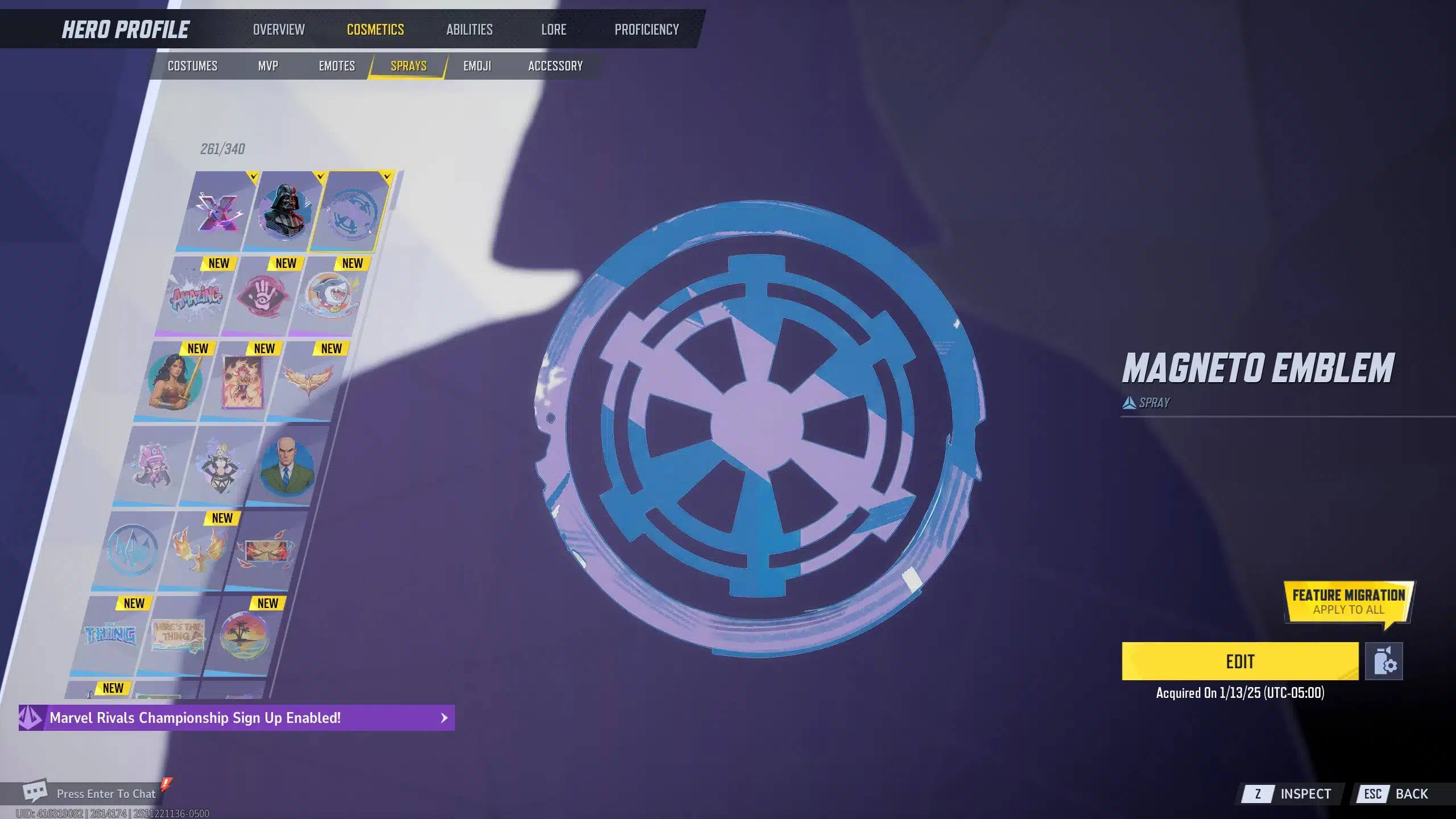Open the Abilities tab
Screen dimensions: 1456x819
[469, 30]
